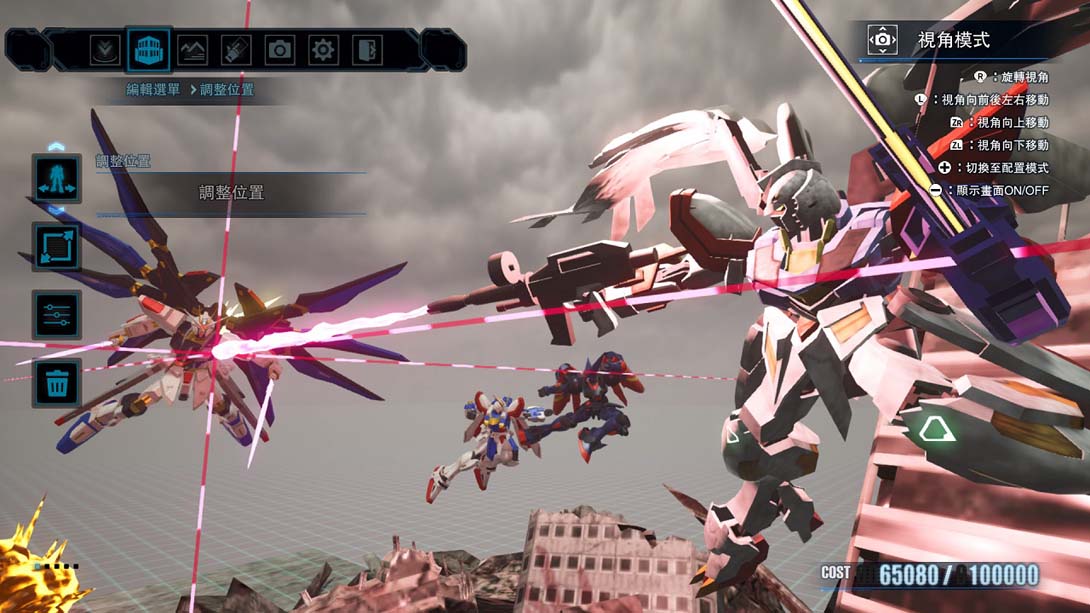Click the exit door icon
1090x613 pixels.
(x=367, y=49)
